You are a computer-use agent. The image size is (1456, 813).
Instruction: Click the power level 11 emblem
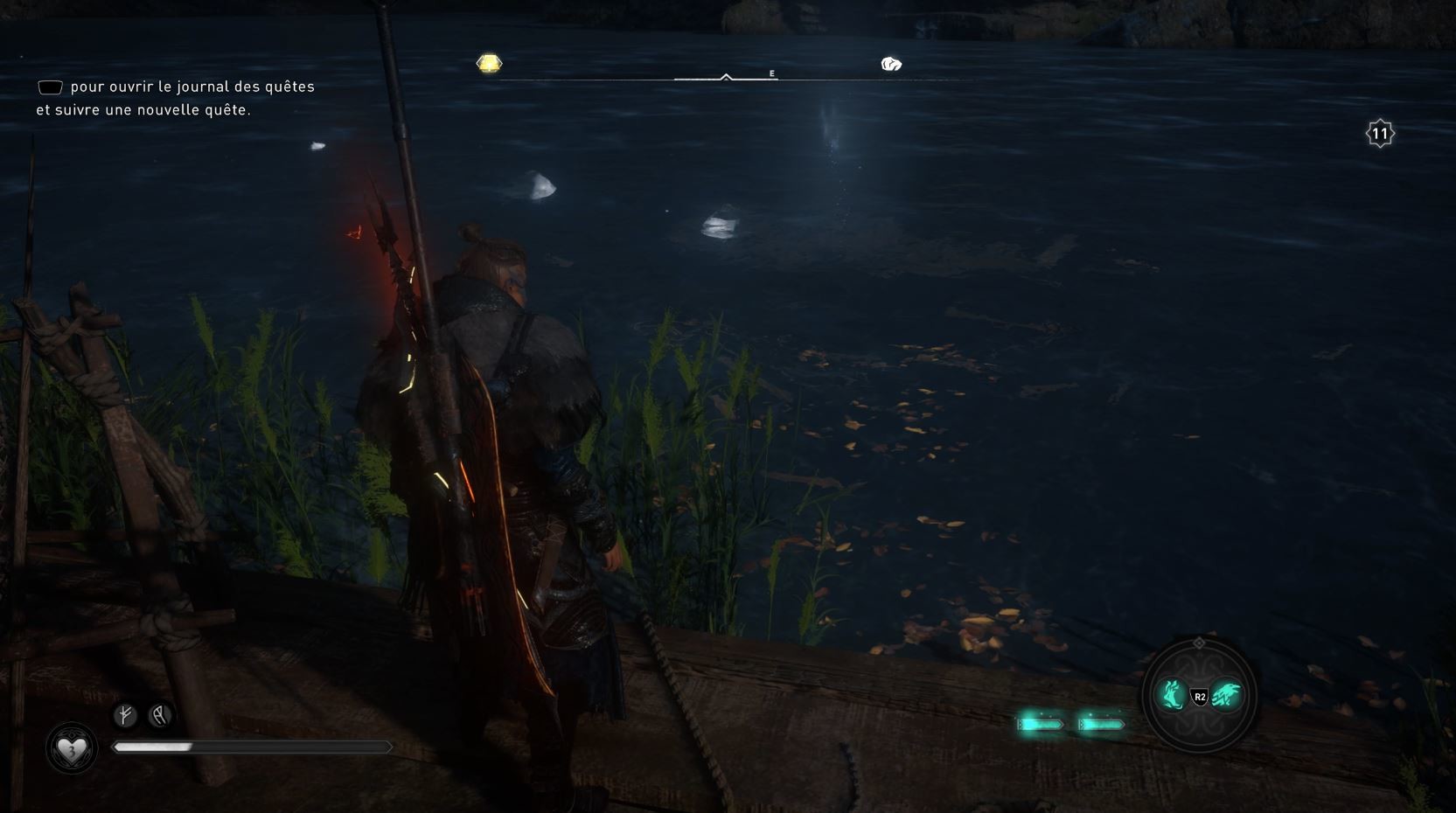[1379, 133]
